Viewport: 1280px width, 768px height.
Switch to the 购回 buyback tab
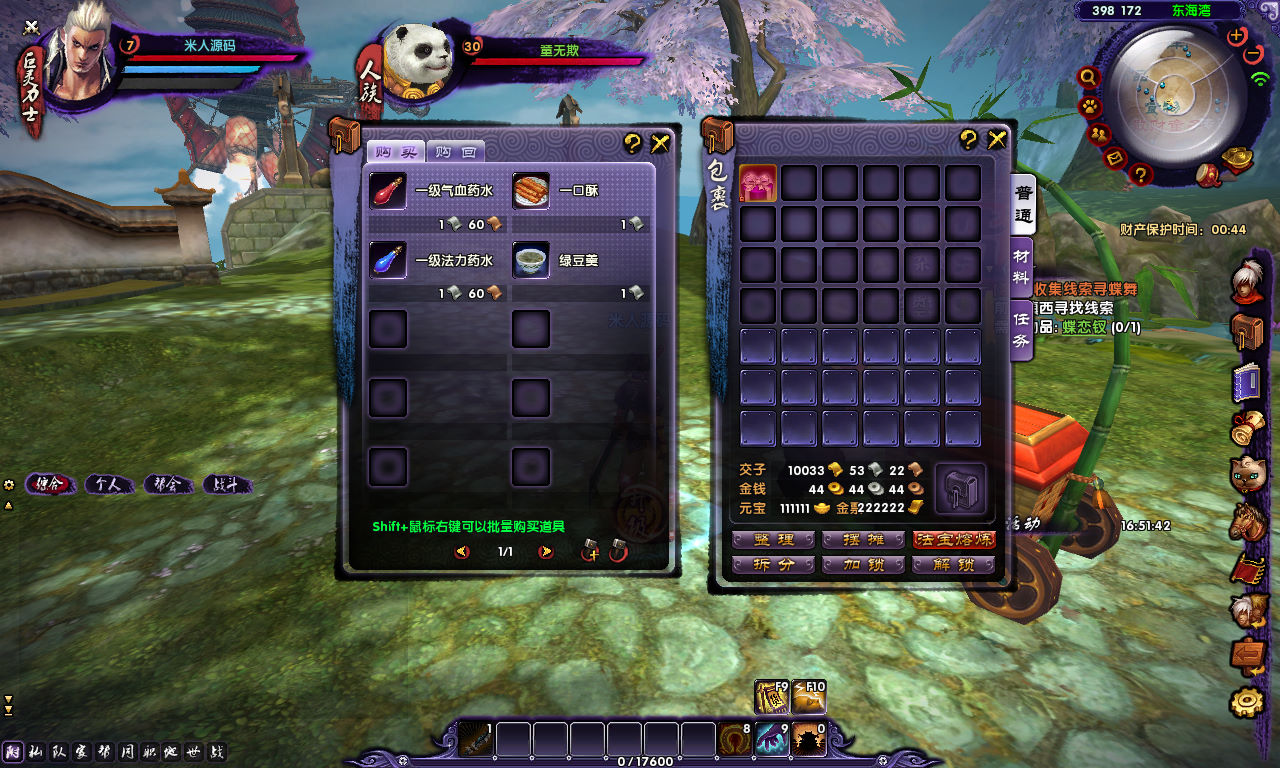456,152
